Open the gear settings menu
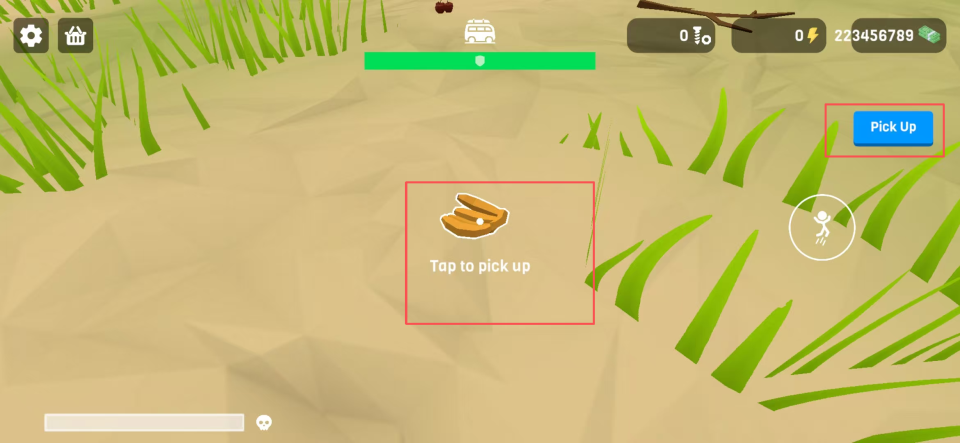 tap(31, 36)
